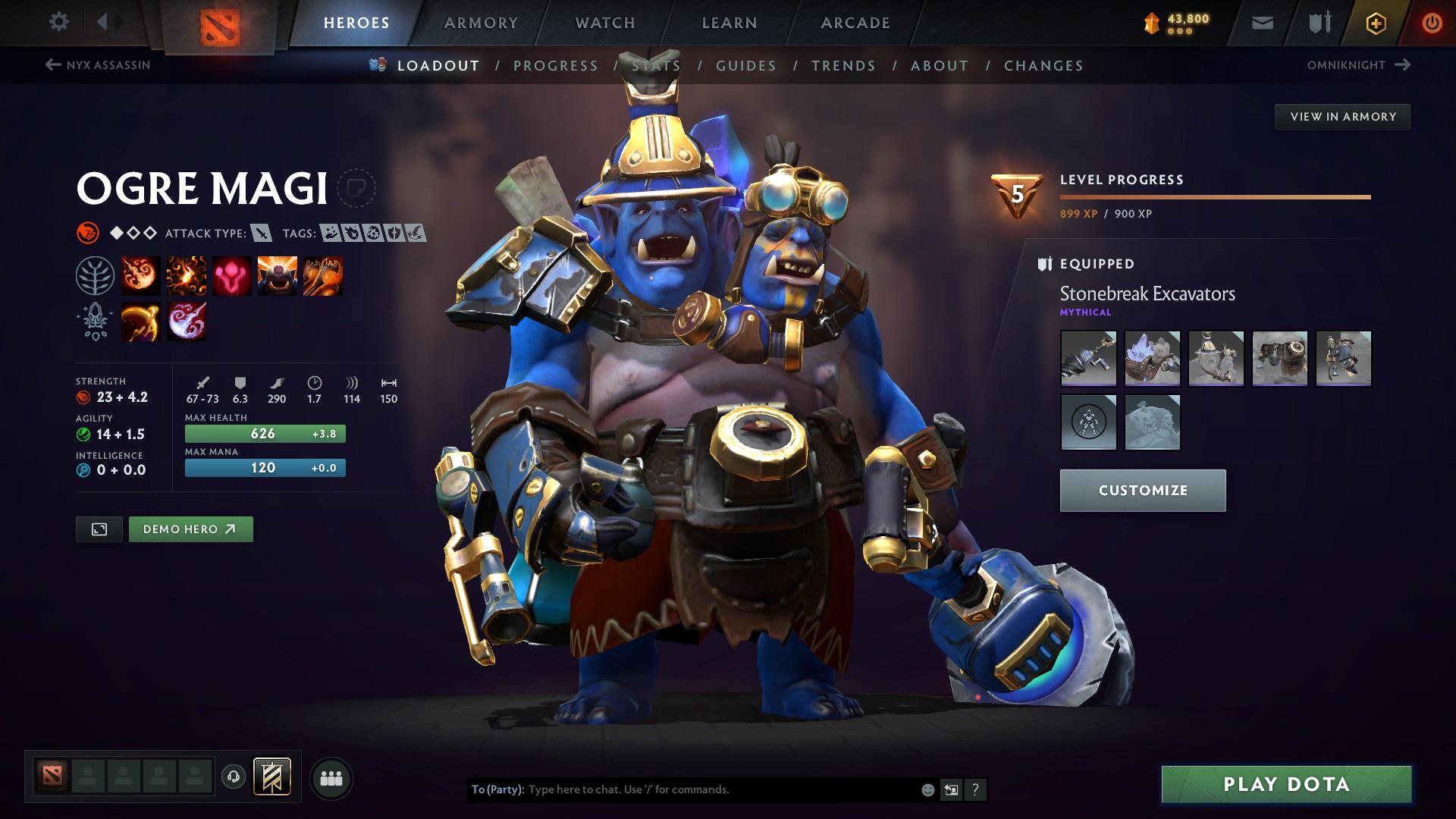Expand the full-screen preview icon near Demo Hero

[99, 529]
